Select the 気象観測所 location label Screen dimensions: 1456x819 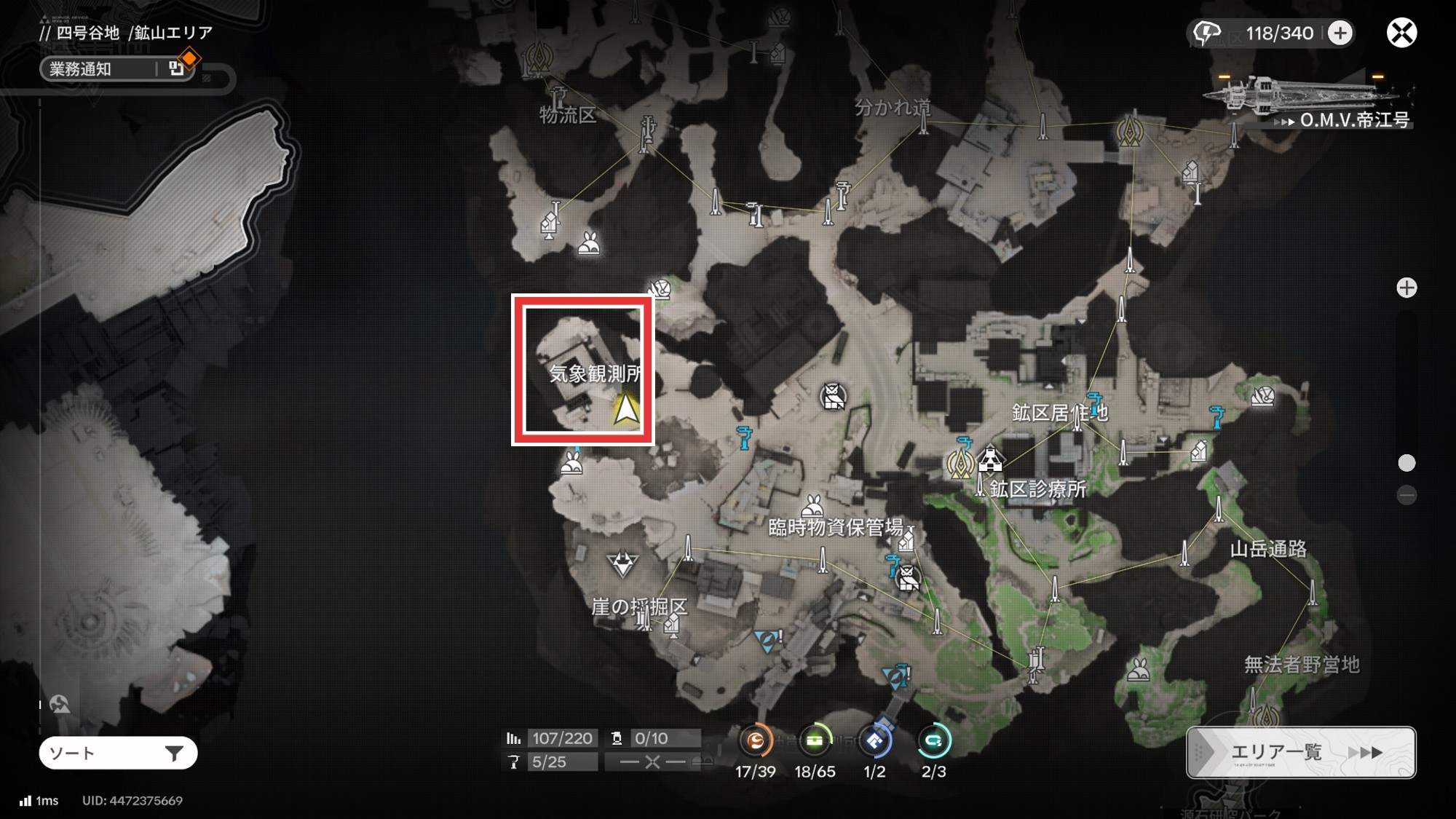[594, 373]
